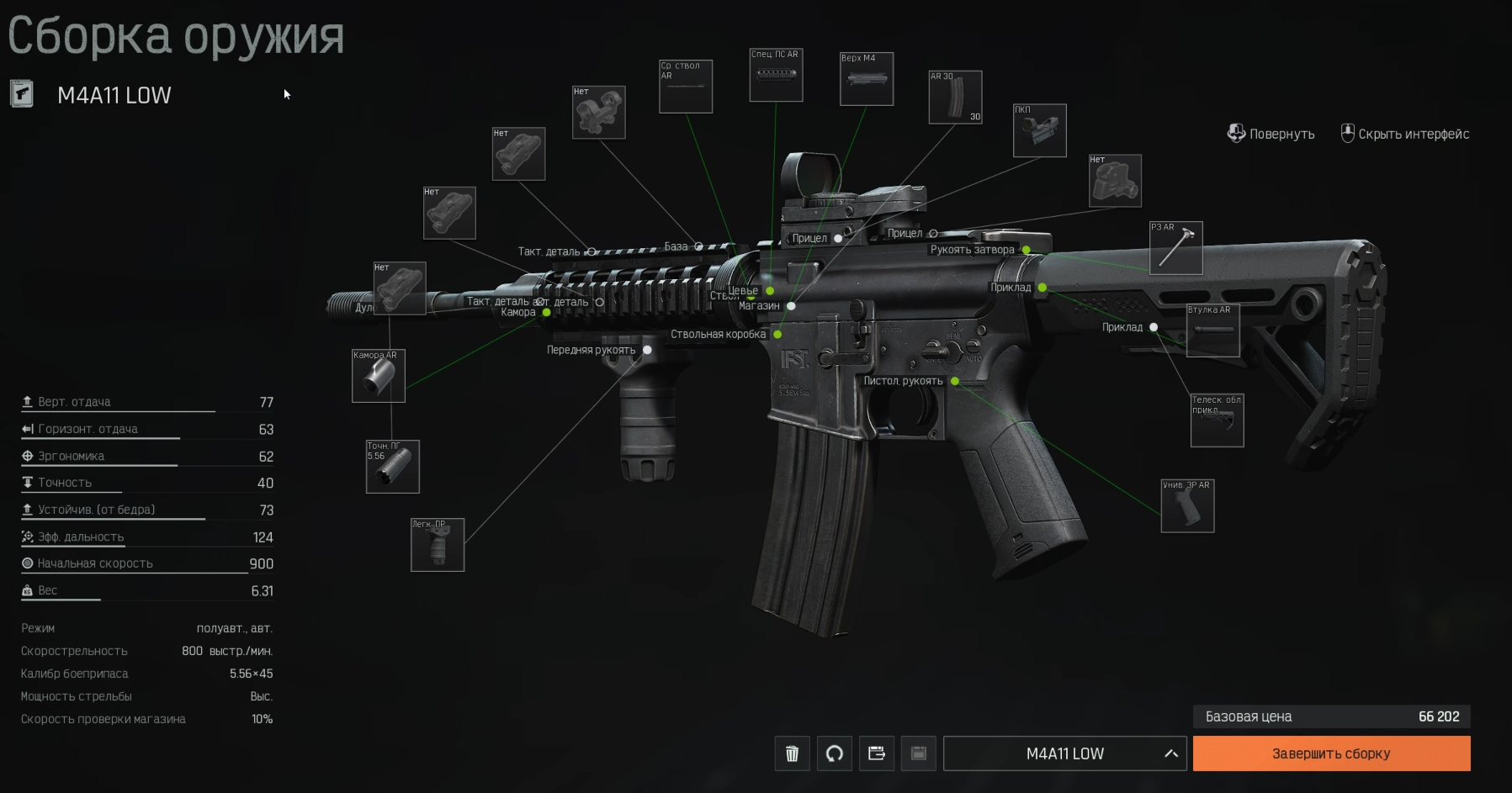Click the trash can delete button
Viewport: 1512px width, 793px height.
792,753
